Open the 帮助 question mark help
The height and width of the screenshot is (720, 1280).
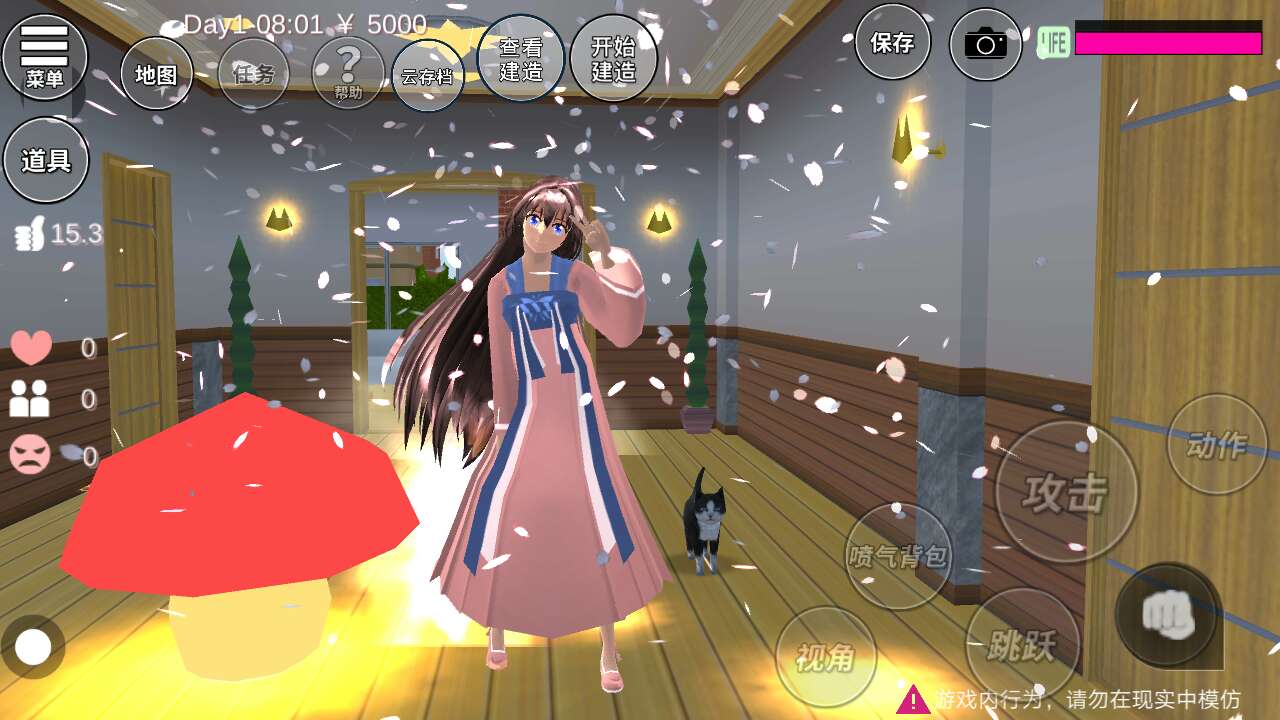pos(348,73)
